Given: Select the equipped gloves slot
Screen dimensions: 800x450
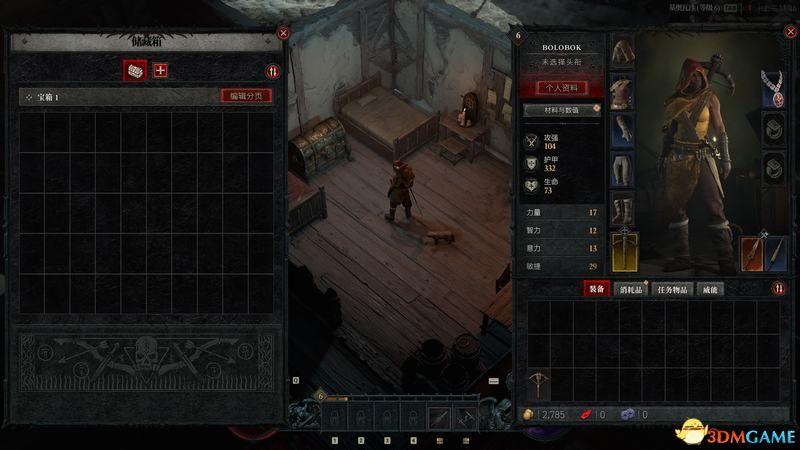Looking at the screenshot, I should (623, 132).
